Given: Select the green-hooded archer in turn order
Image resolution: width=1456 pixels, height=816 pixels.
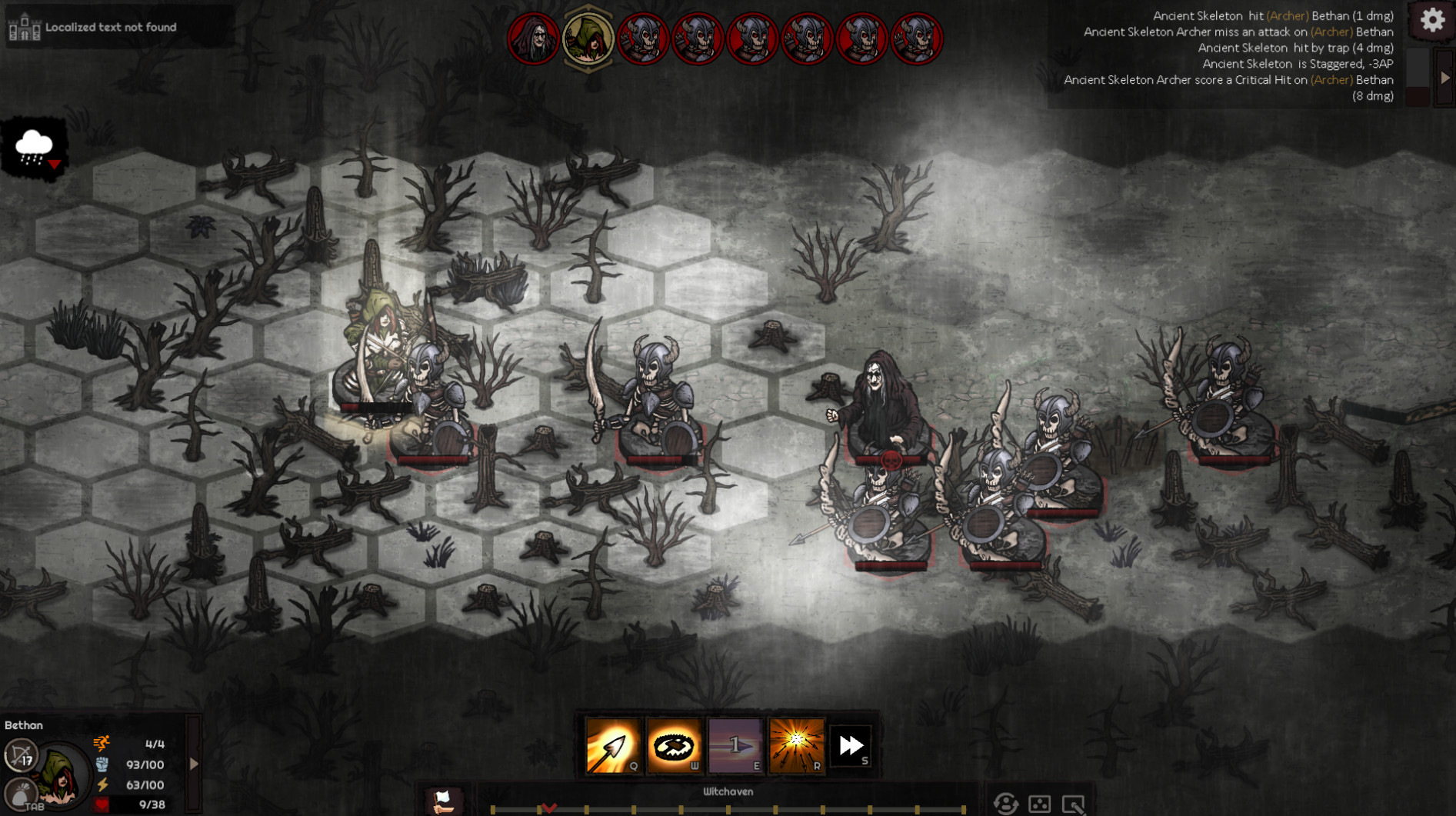Looking at the screenshot, I should click(588, 38).
